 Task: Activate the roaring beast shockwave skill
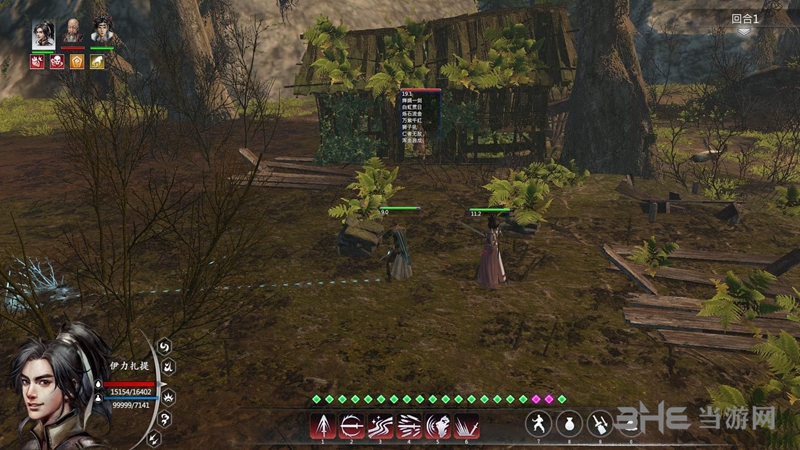tap(438, 425)
